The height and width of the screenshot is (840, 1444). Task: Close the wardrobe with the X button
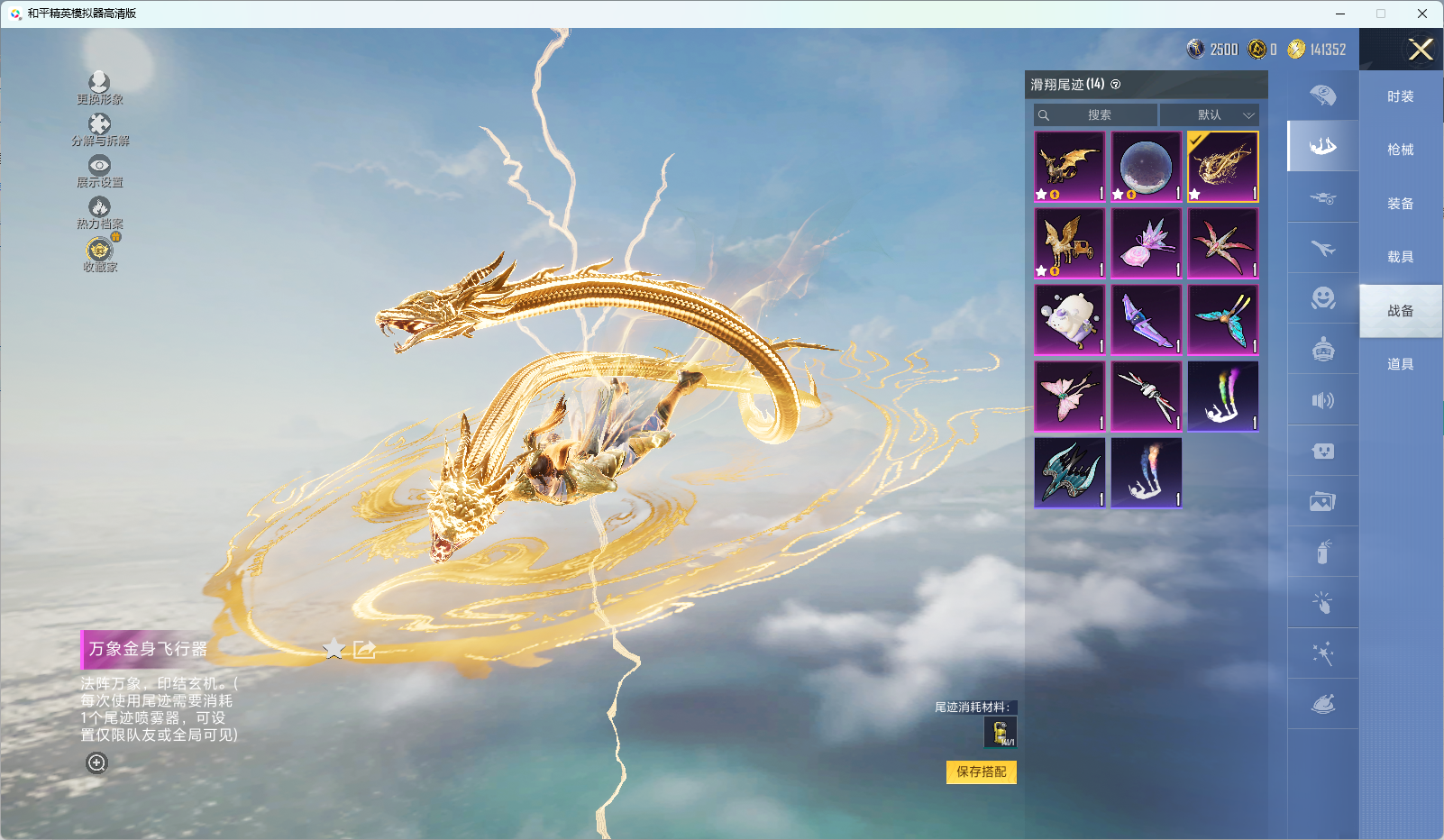[1421, 50]
